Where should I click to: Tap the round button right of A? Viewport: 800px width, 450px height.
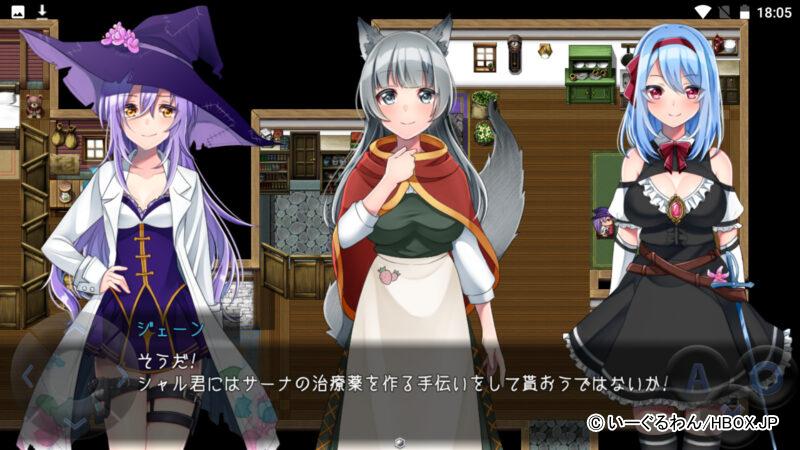click(763, 375)
